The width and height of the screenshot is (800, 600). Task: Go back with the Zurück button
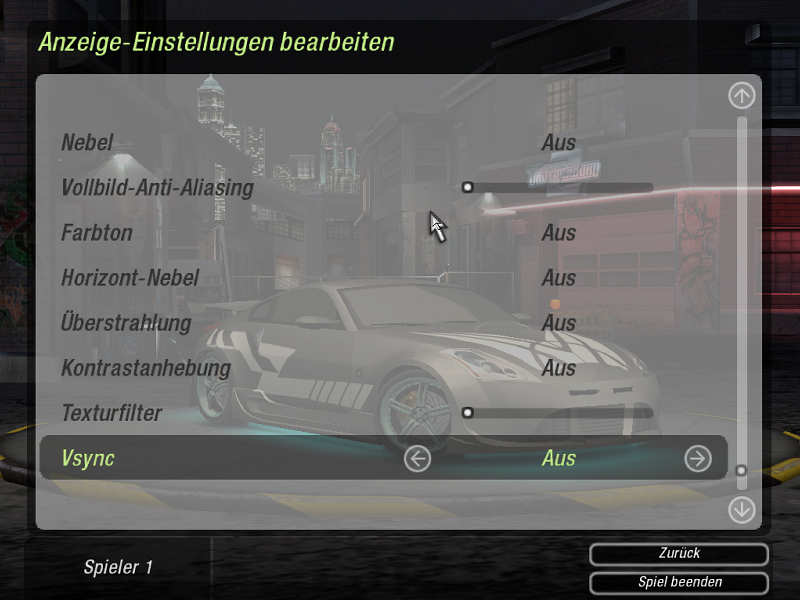click(679, 553)
